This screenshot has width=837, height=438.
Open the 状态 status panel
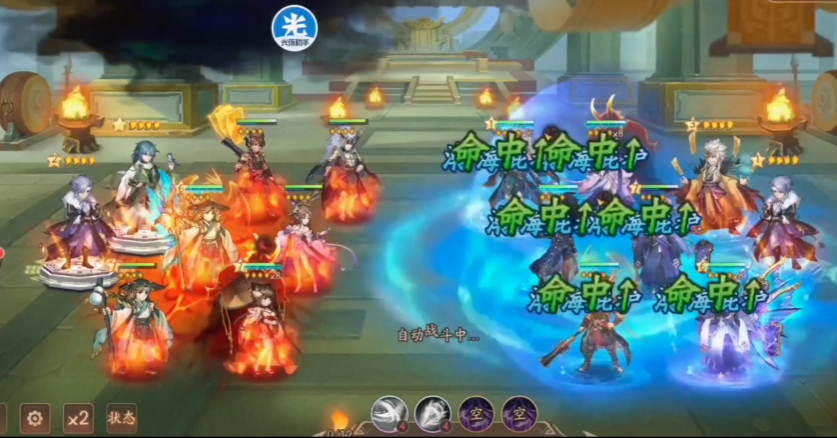(121, 418)
